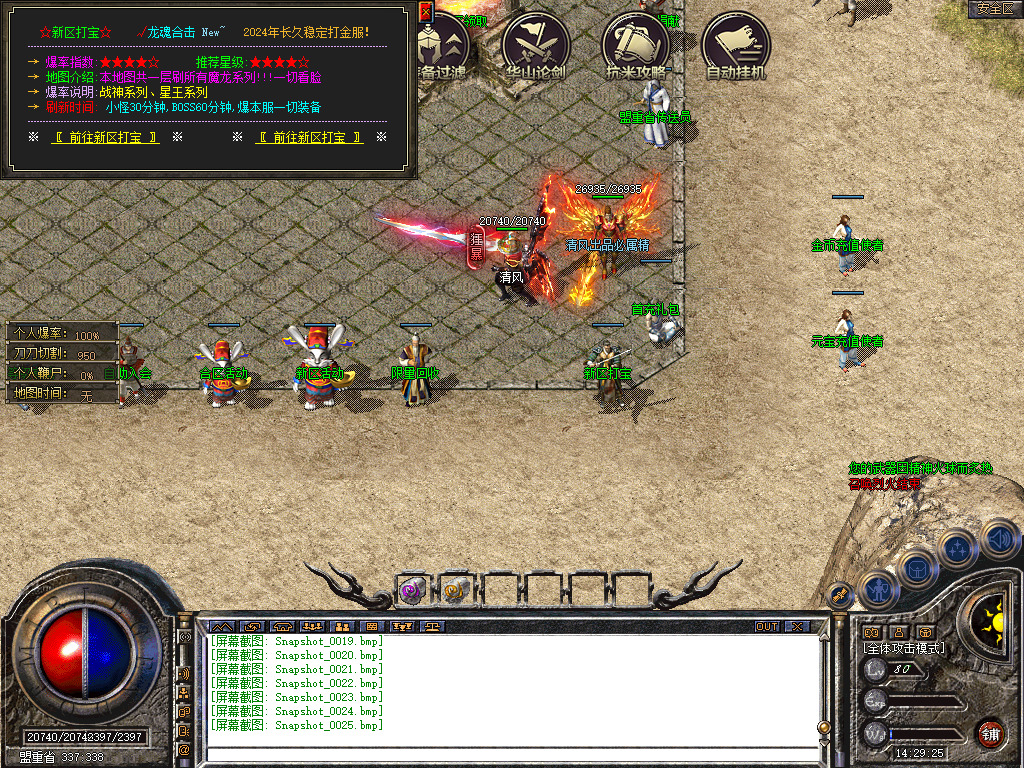Select the orange scroll hotbar slot
This screenshot has height=768, width=1024.
pyautogui.click(x=456, y=590)
